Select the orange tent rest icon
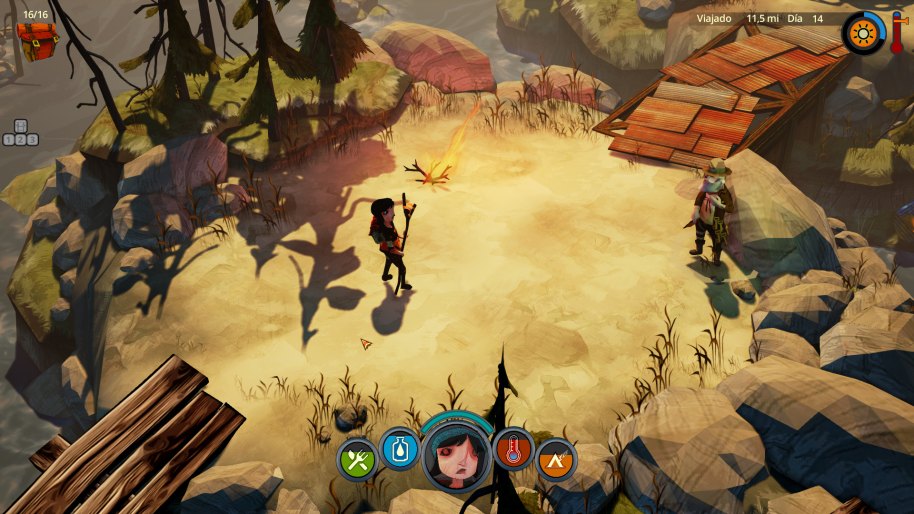Image resolution: width=914 pixels, height=514 pixels. coord(556,460)
